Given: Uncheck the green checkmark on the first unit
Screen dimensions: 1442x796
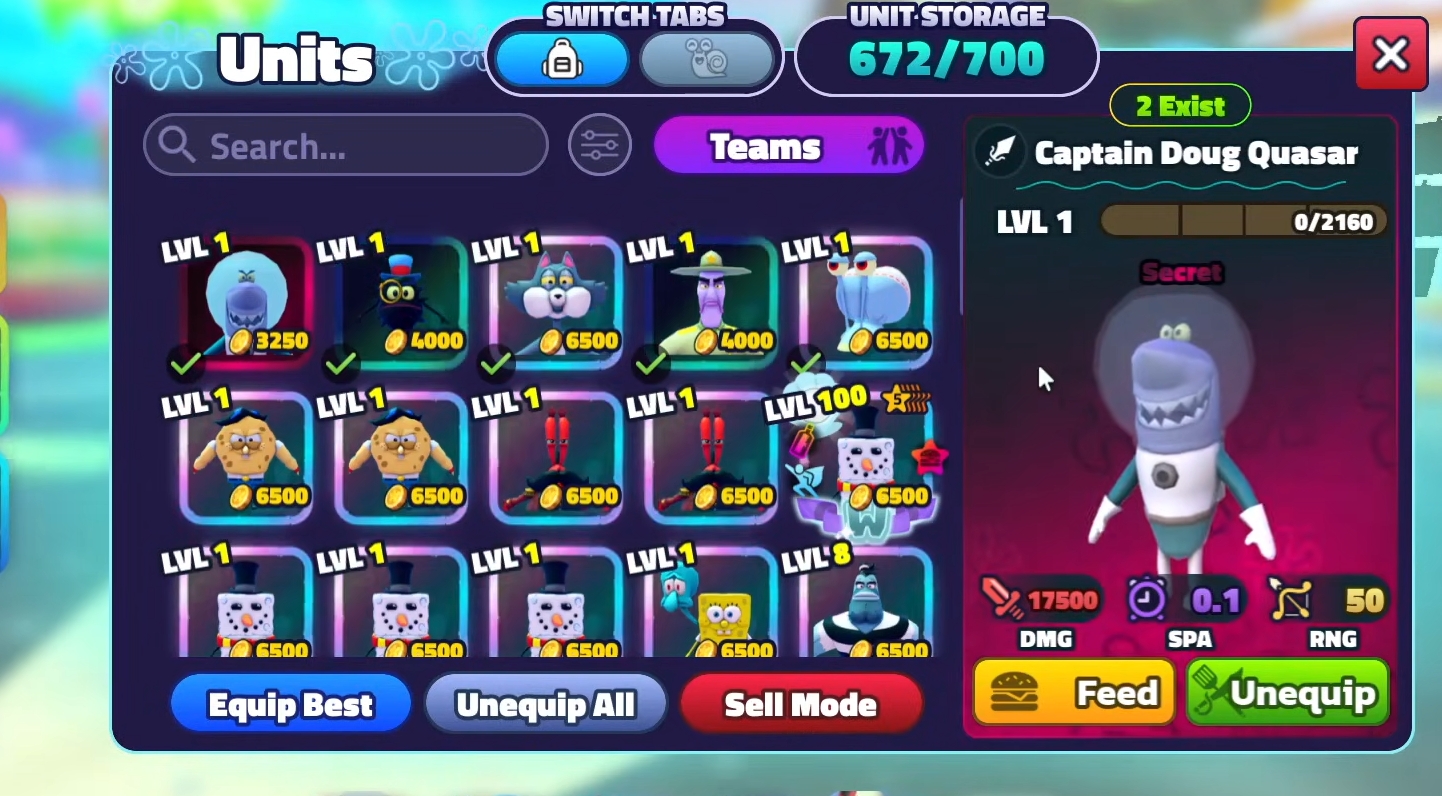Looking at the screenshot, I should 187,363.
